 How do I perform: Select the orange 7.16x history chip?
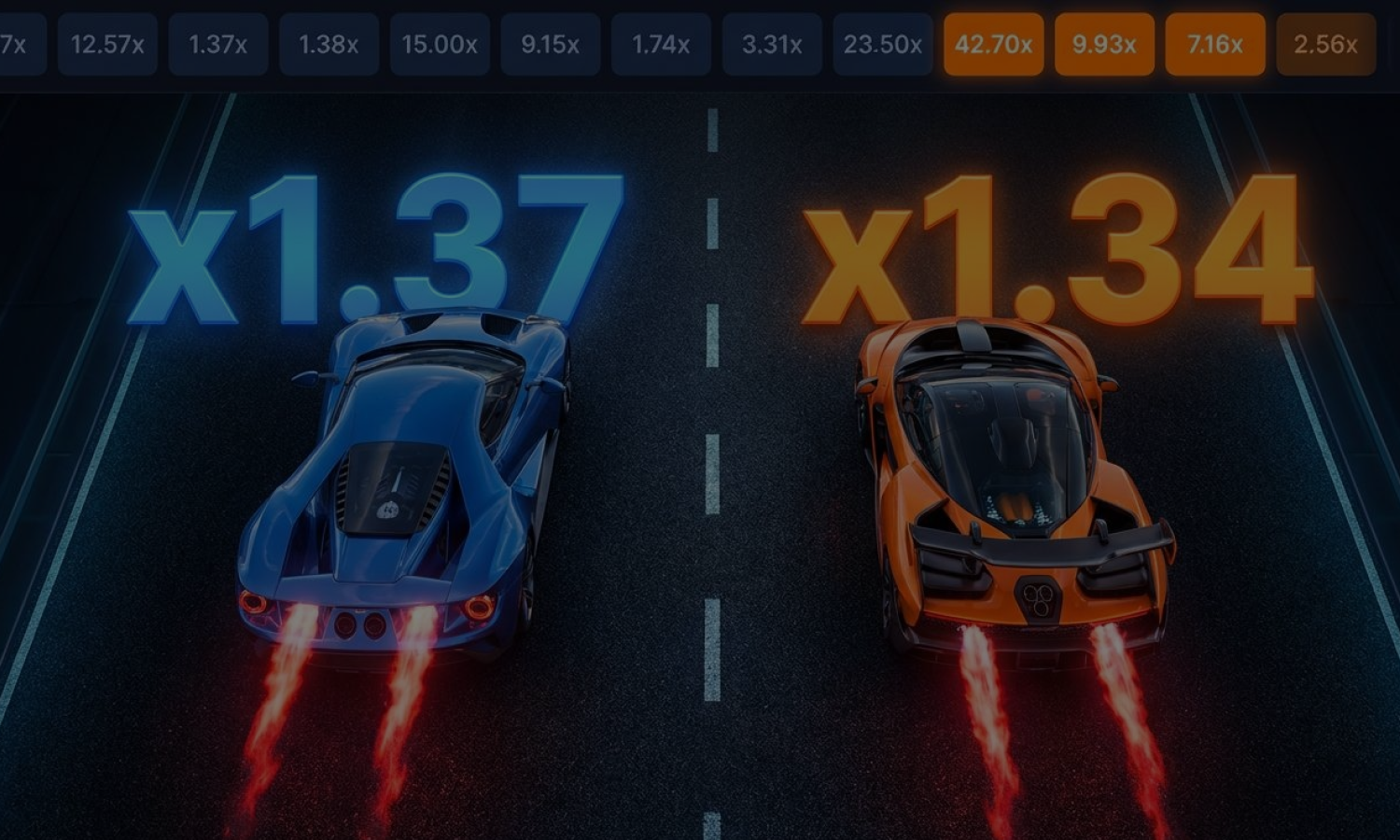(x=1214, y=43)
